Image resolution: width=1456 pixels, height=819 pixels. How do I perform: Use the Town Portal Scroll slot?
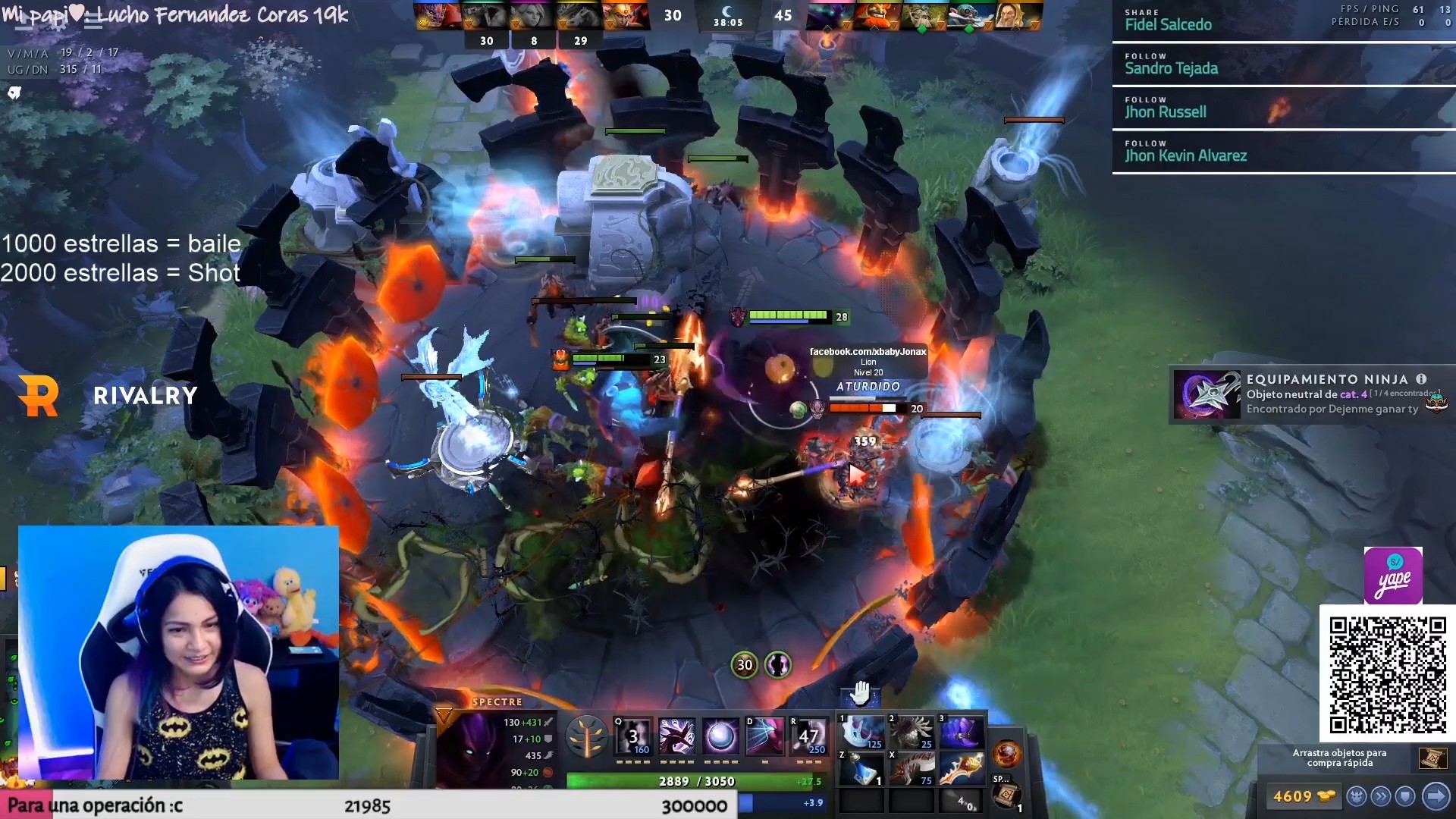[x=1007, y=795]
